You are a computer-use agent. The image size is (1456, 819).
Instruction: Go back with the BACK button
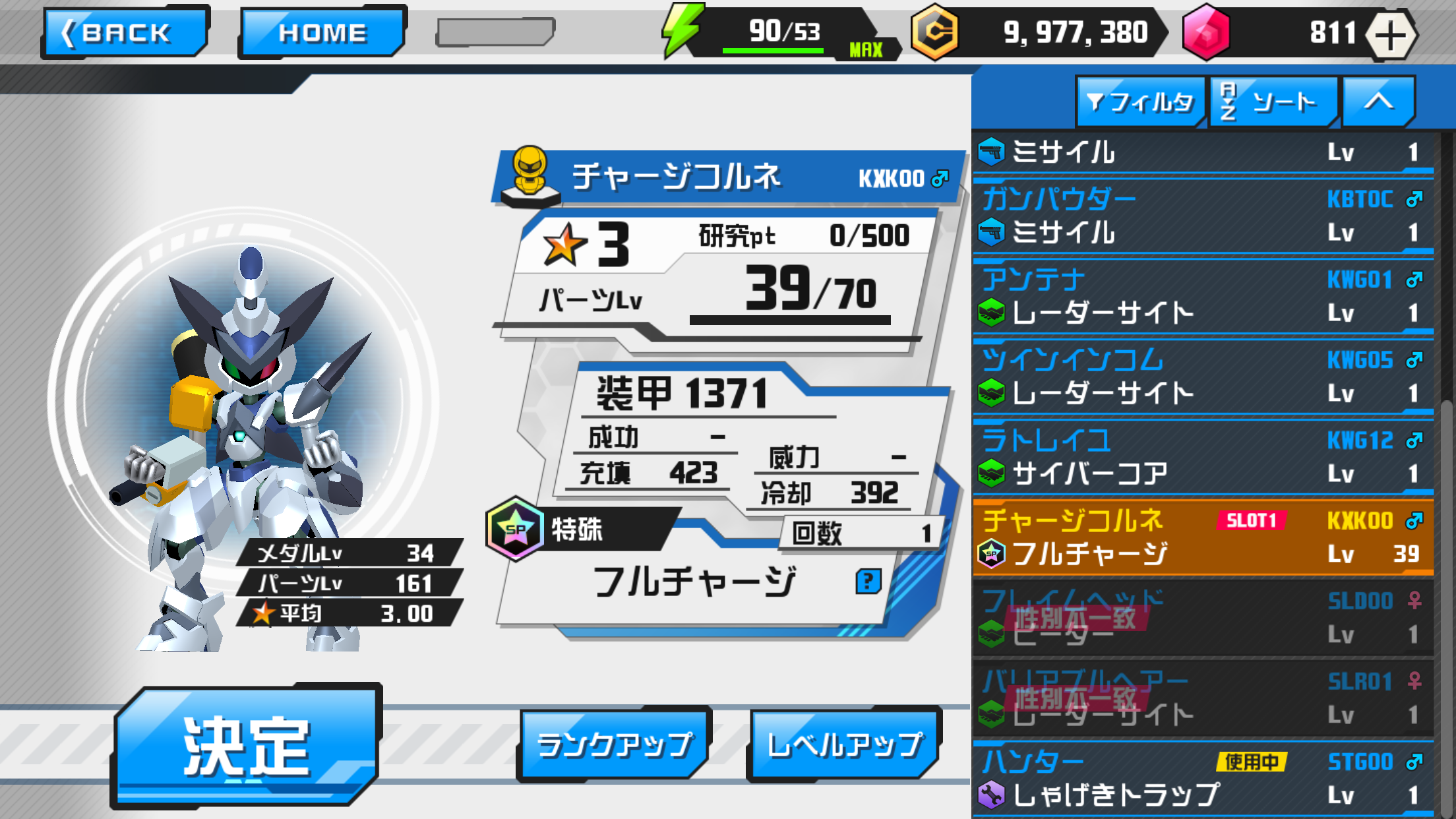click(124, 31)
